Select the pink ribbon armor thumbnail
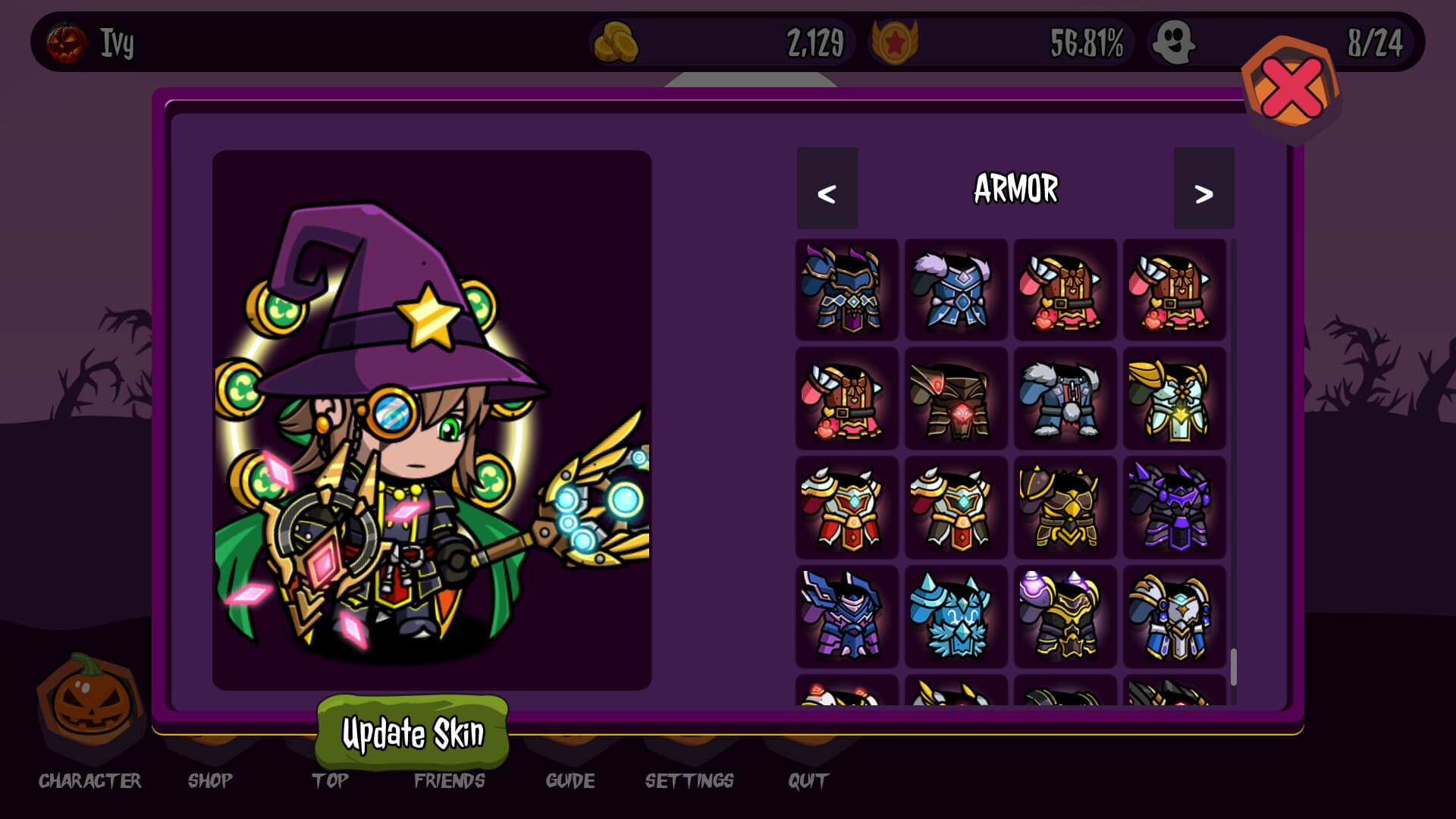Viewport: 1456px width, 819px height. pyautogui.click(x=1065, y=290)
